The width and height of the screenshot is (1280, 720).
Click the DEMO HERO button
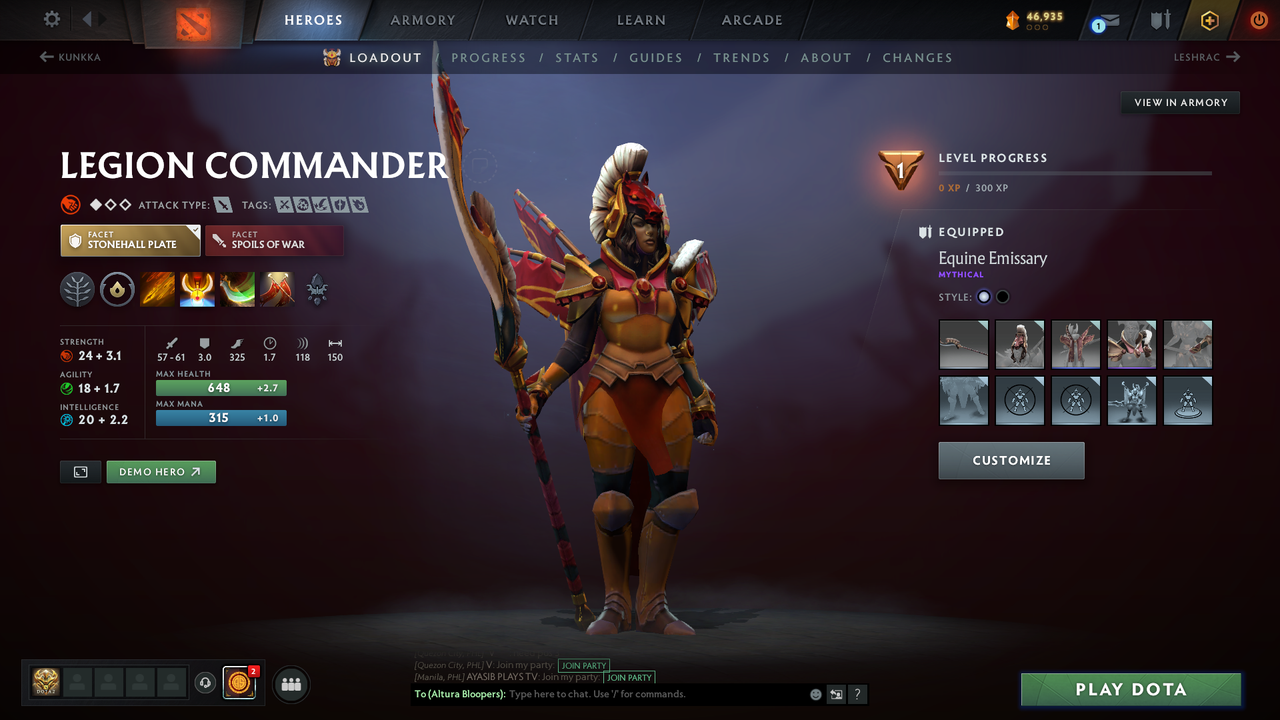pos(161,471)
